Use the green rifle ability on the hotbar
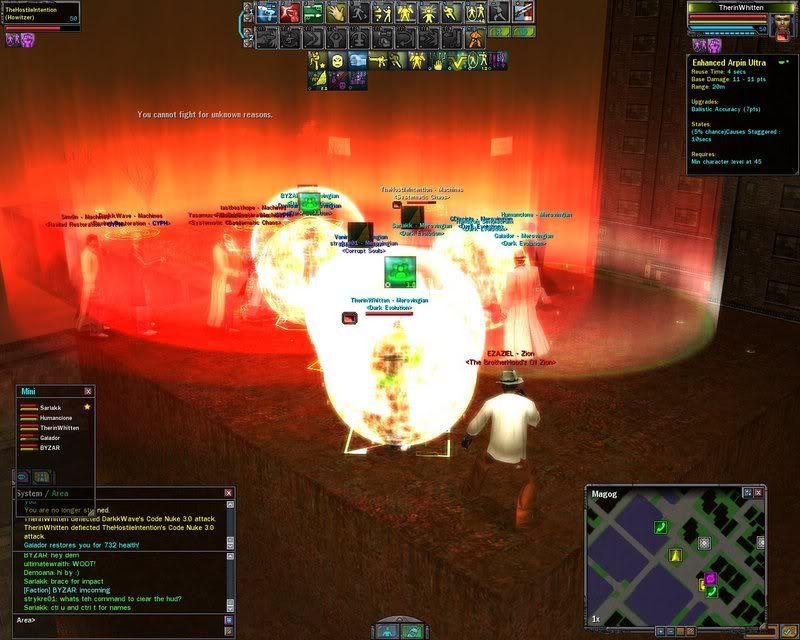The image size is (800, 640). pyautogui.click(x=313, y=12)
